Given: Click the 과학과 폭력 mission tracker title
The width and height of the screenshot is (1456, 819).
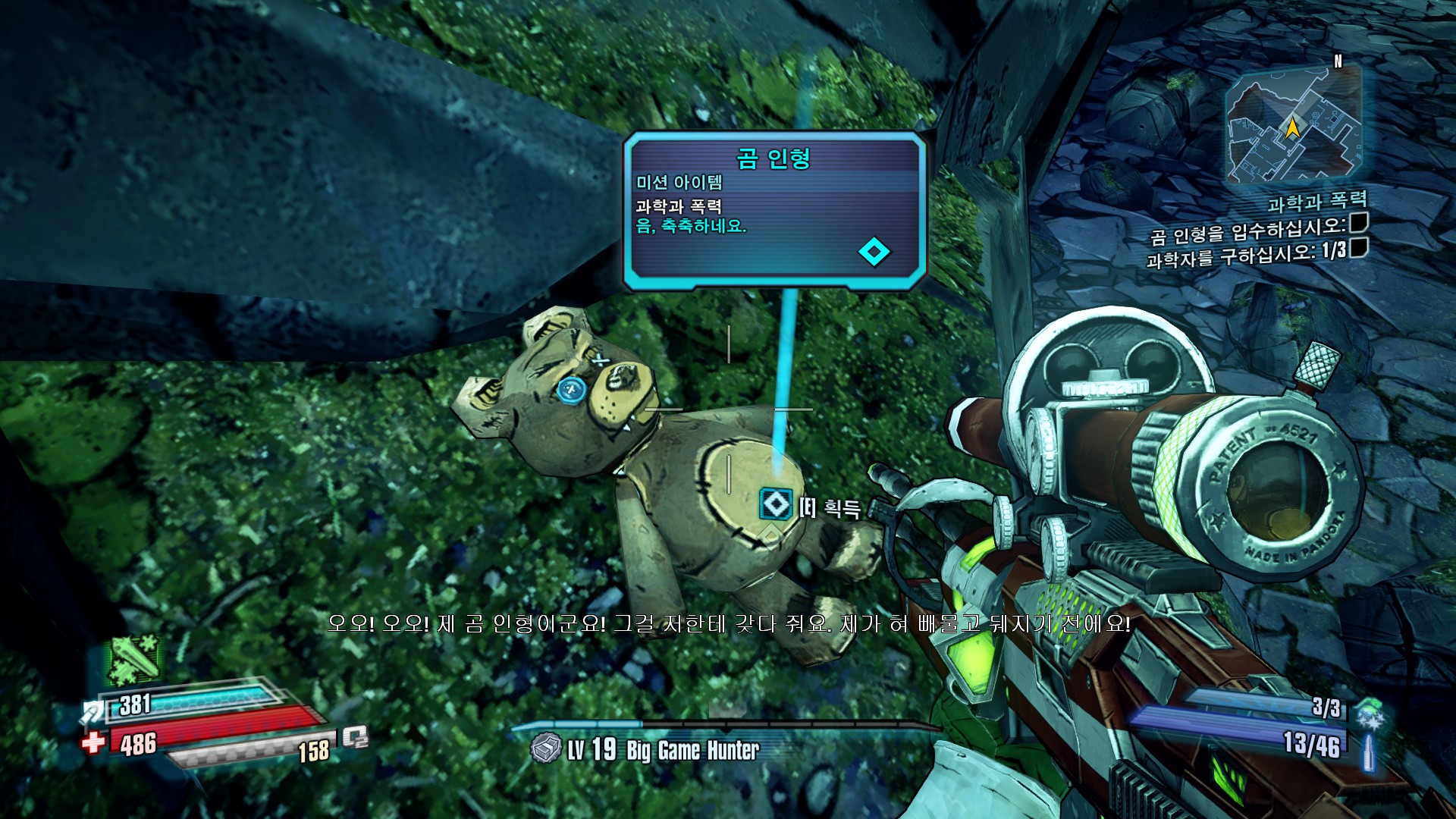Looking at the screenshot, I should pyautogui.click(x=1317, y=202).
